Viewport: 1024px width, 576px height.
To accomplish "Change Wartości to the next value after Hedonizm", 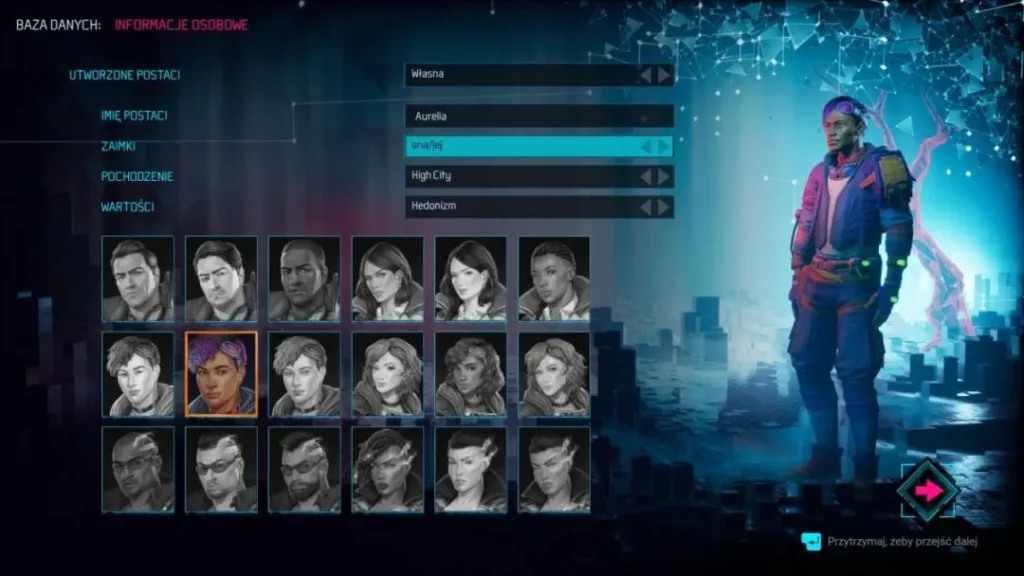I will click(664, 207).
